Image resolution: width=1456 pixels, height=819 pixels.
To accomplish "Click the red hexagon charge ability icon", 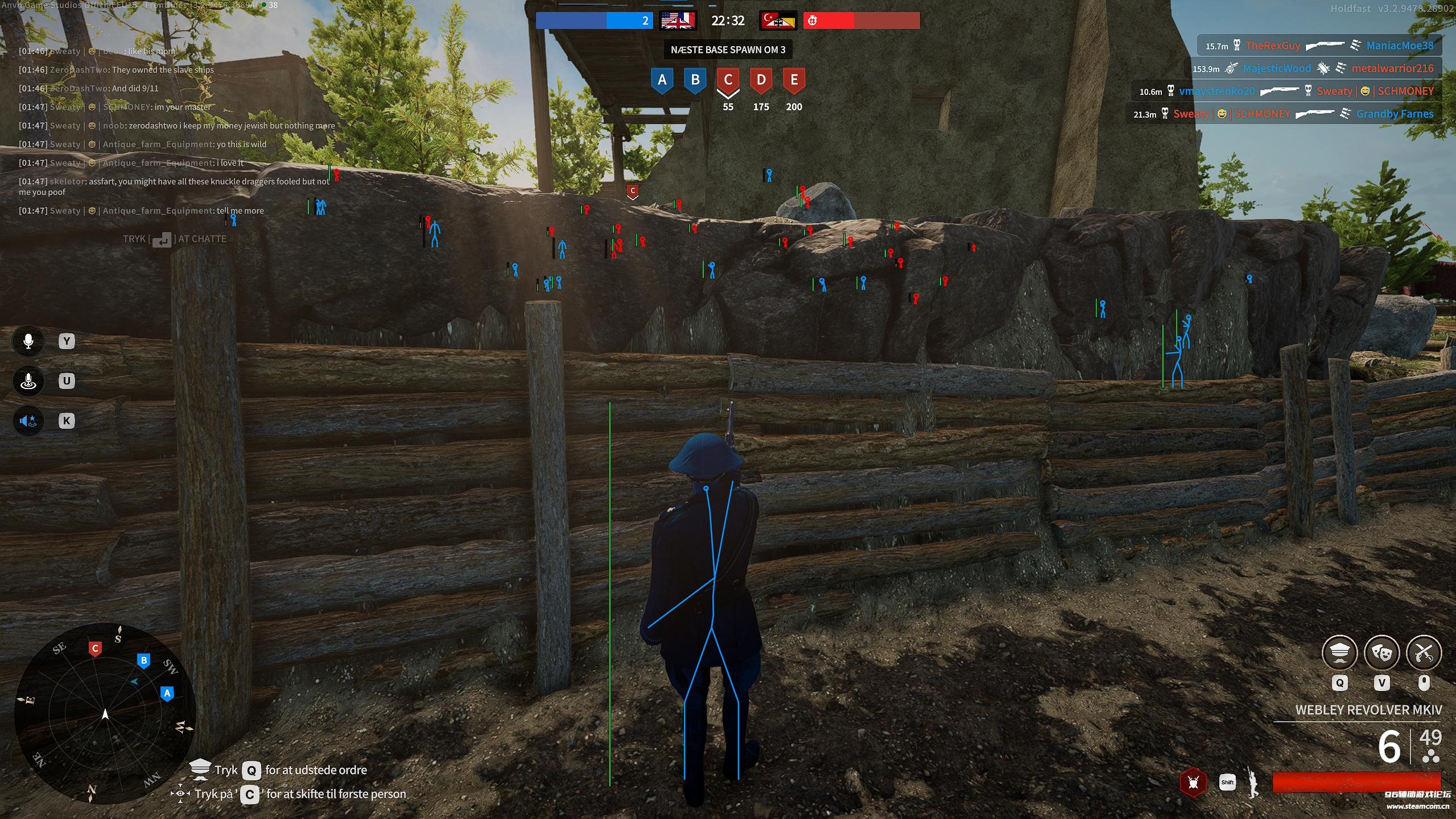I will [x=1193, y=783].
